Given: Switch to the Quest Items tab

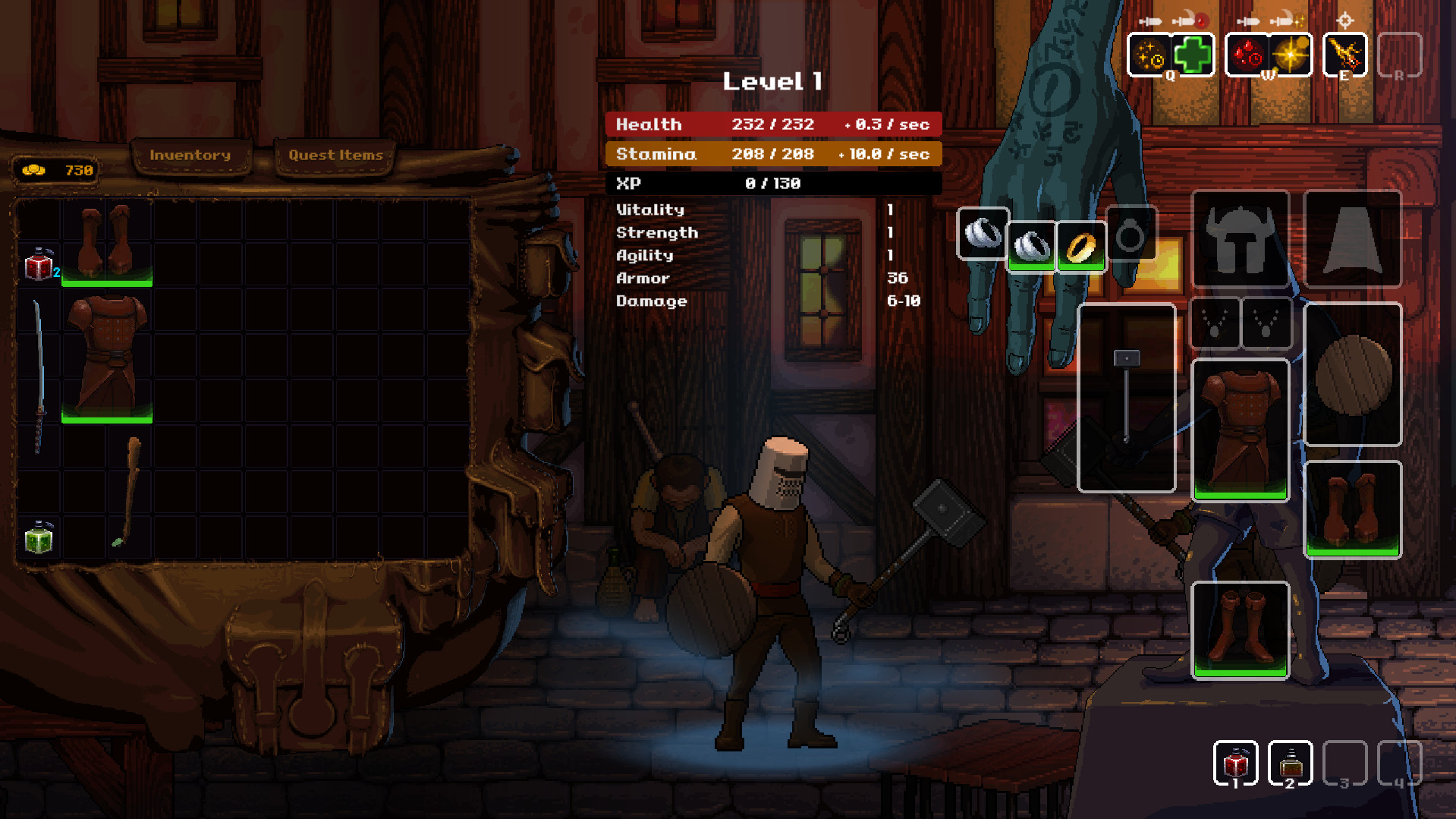Looking at the screenshot, I should coord(334,155).
